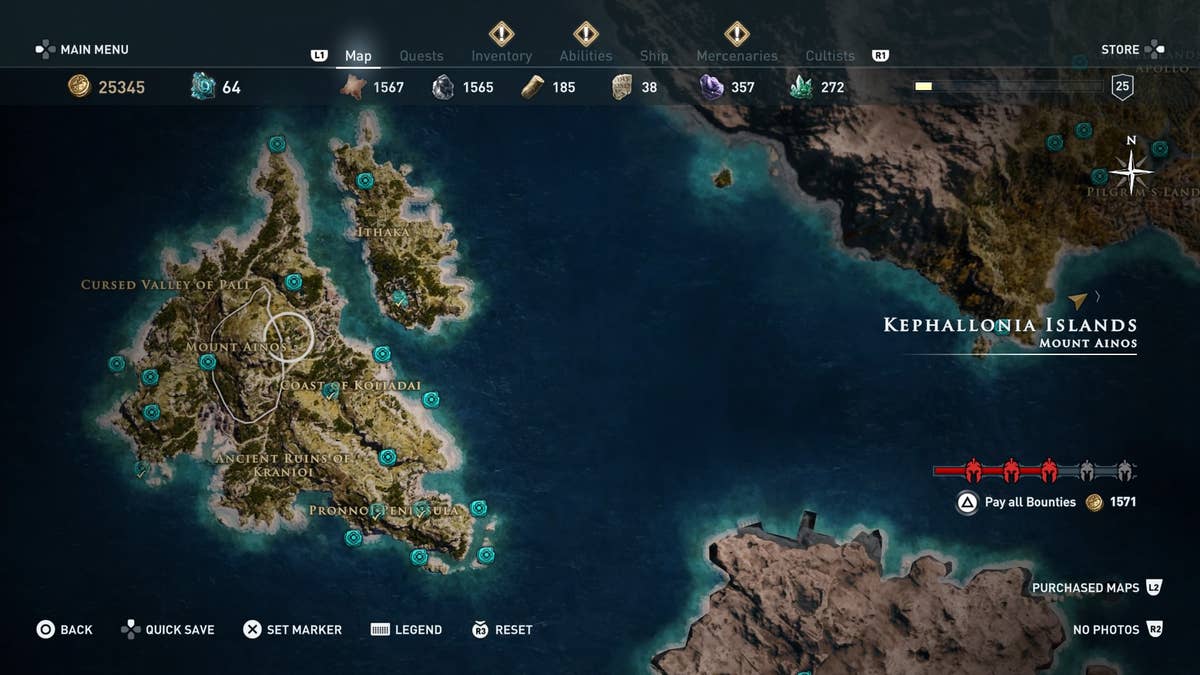Reset the map view
The image size is (1200, 675).
coord(502,629)
